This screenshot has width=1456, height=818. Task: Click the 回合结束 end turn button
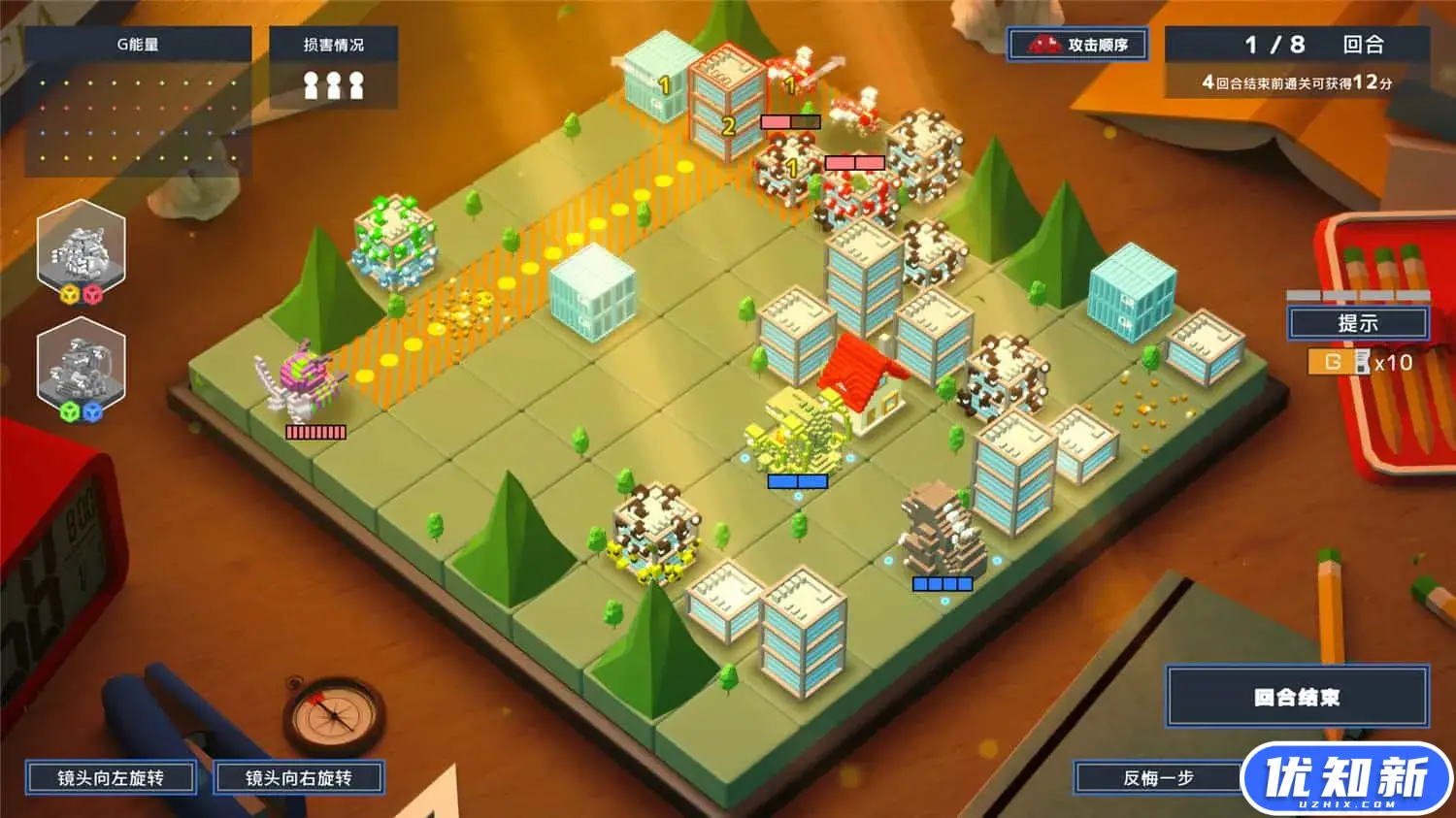(1297, 697)
